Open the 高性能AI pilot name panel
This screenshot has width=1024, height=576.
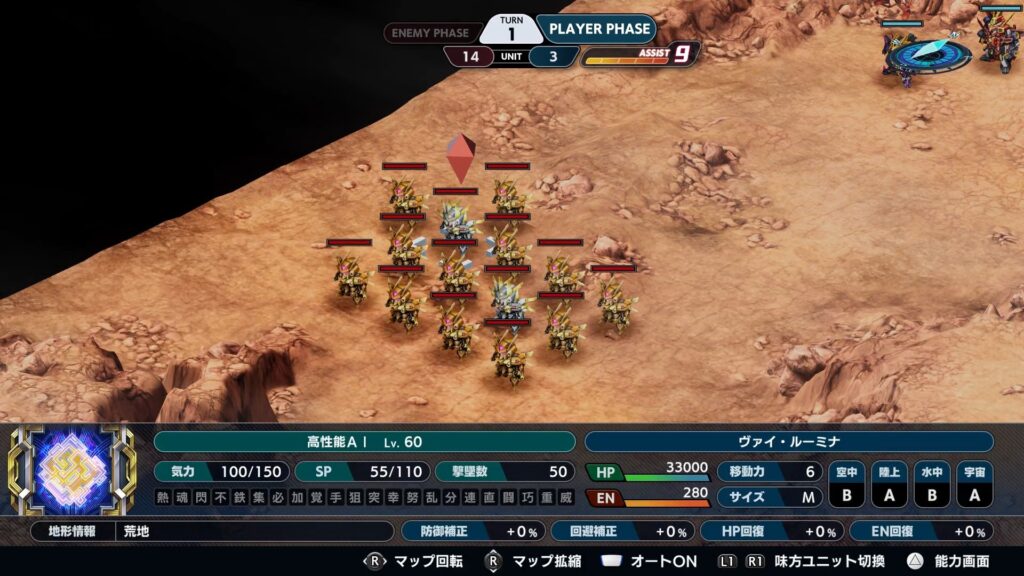pyautogui.click(x=364, y=442)
